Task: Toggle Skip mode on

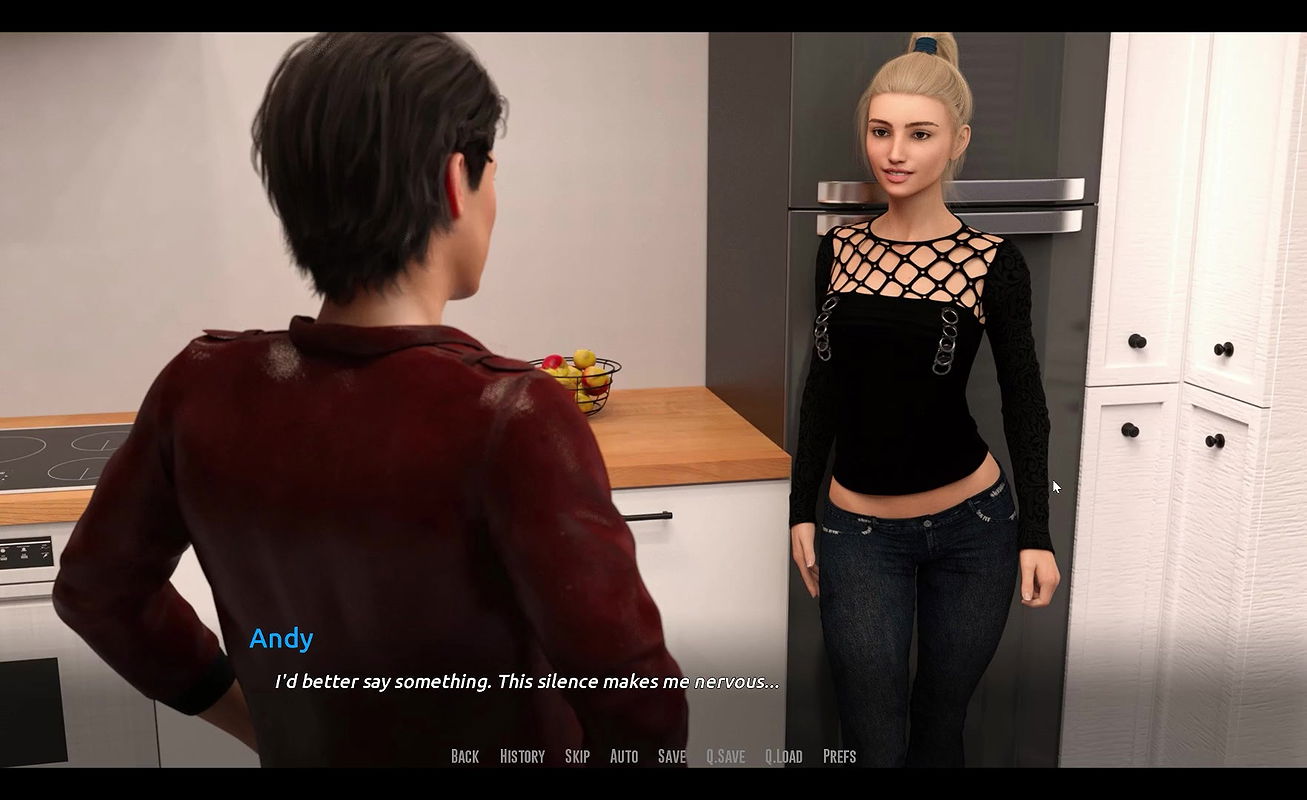Action: pos(577,756)
